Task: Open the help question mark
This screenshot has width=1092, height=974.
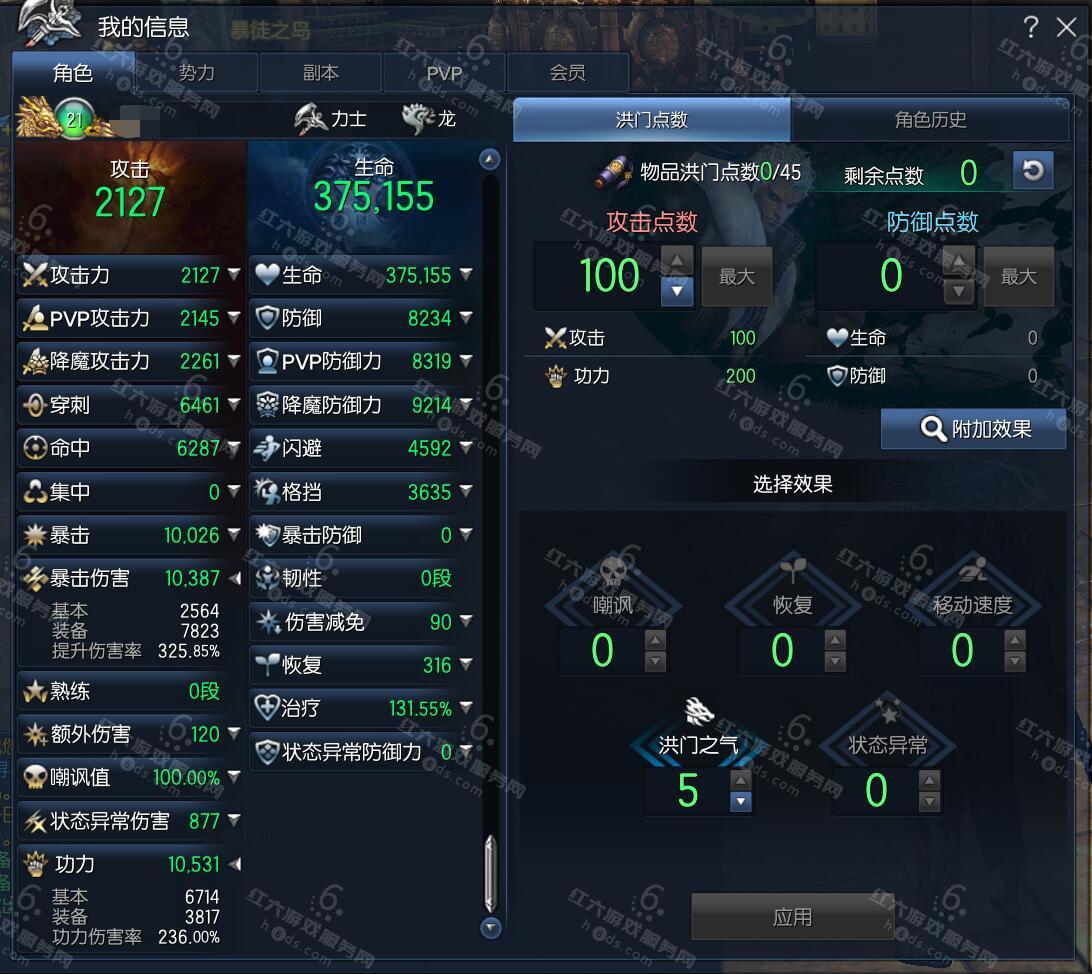Action: tap(1031, 27)
